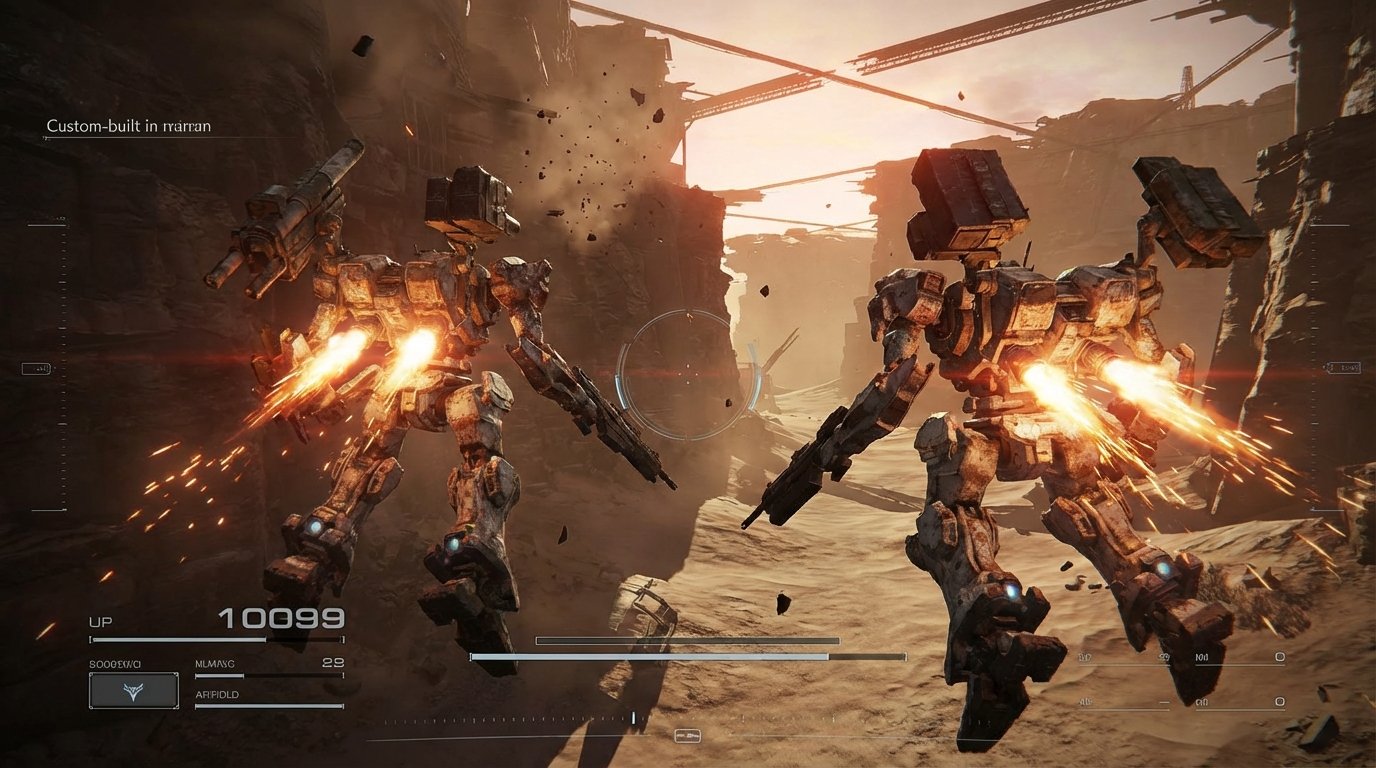1376x768 pixels.
Task: Click the small scan indicator below the compass
Action: pyautogui.click(x=688, y=737)
